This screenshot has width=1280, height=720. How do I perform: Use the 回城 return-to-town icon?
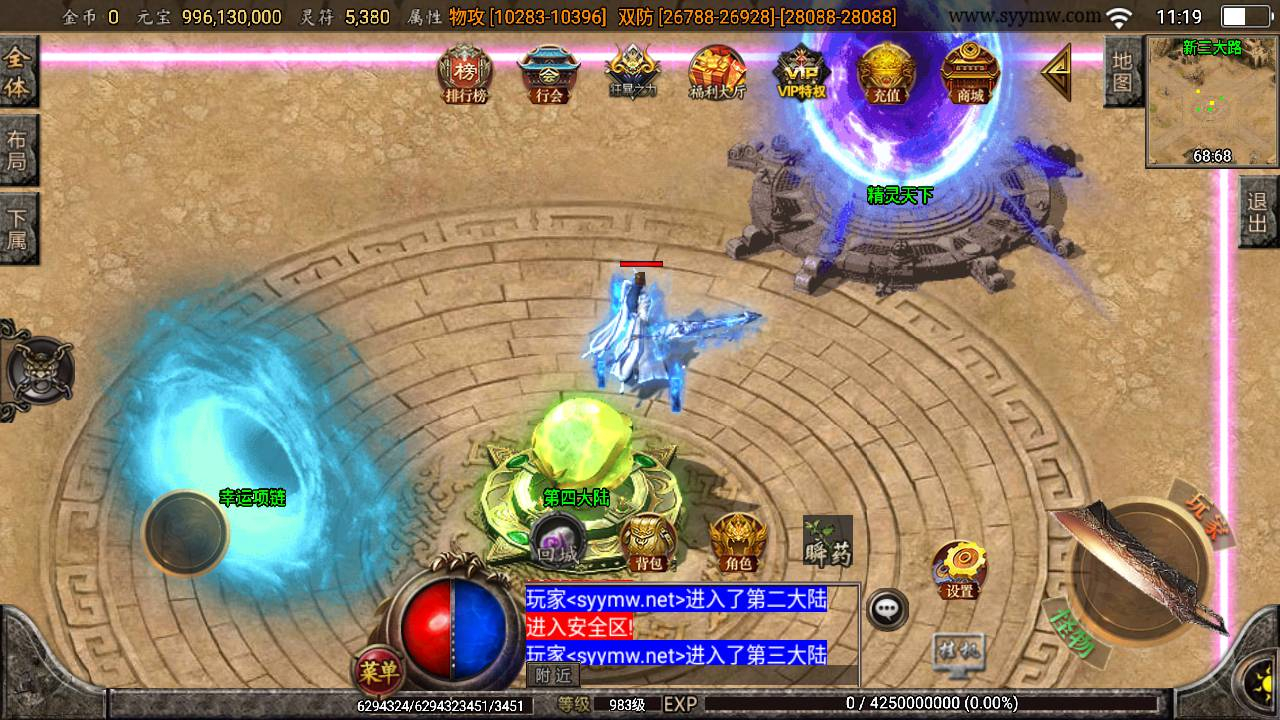click(x=557, y=540)
